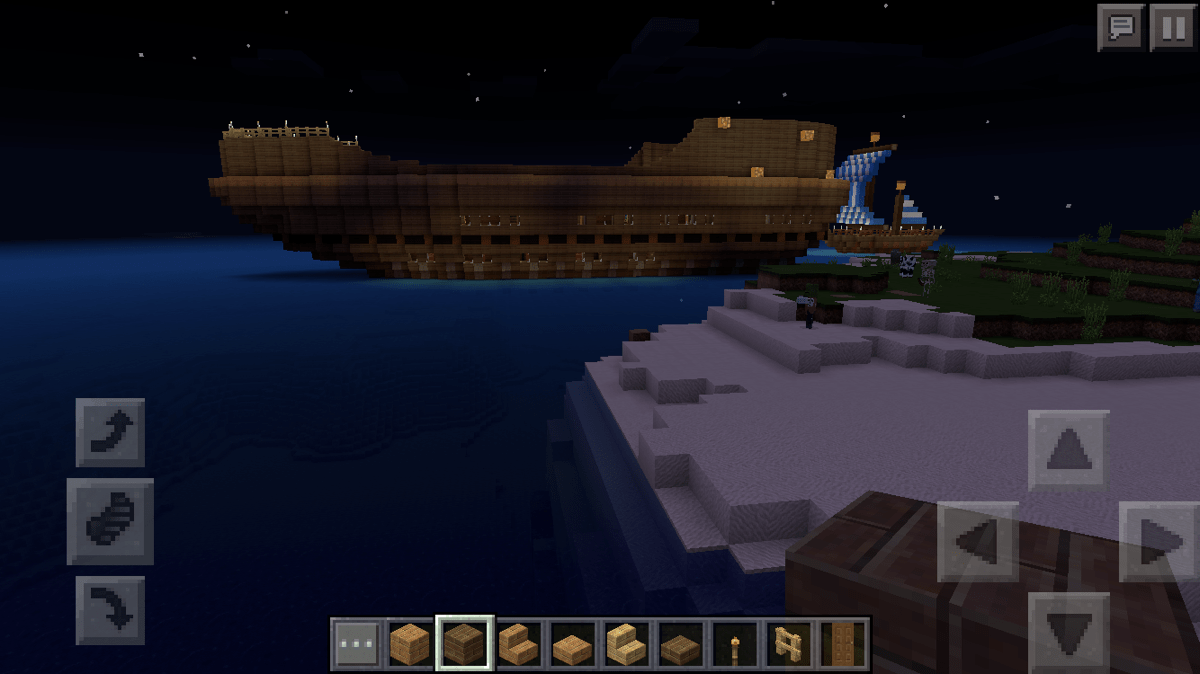This screenshot has width=1200, height=674.
Task: Choose the light wood planks block, not highlighted
Action: (x=410, y=644)
